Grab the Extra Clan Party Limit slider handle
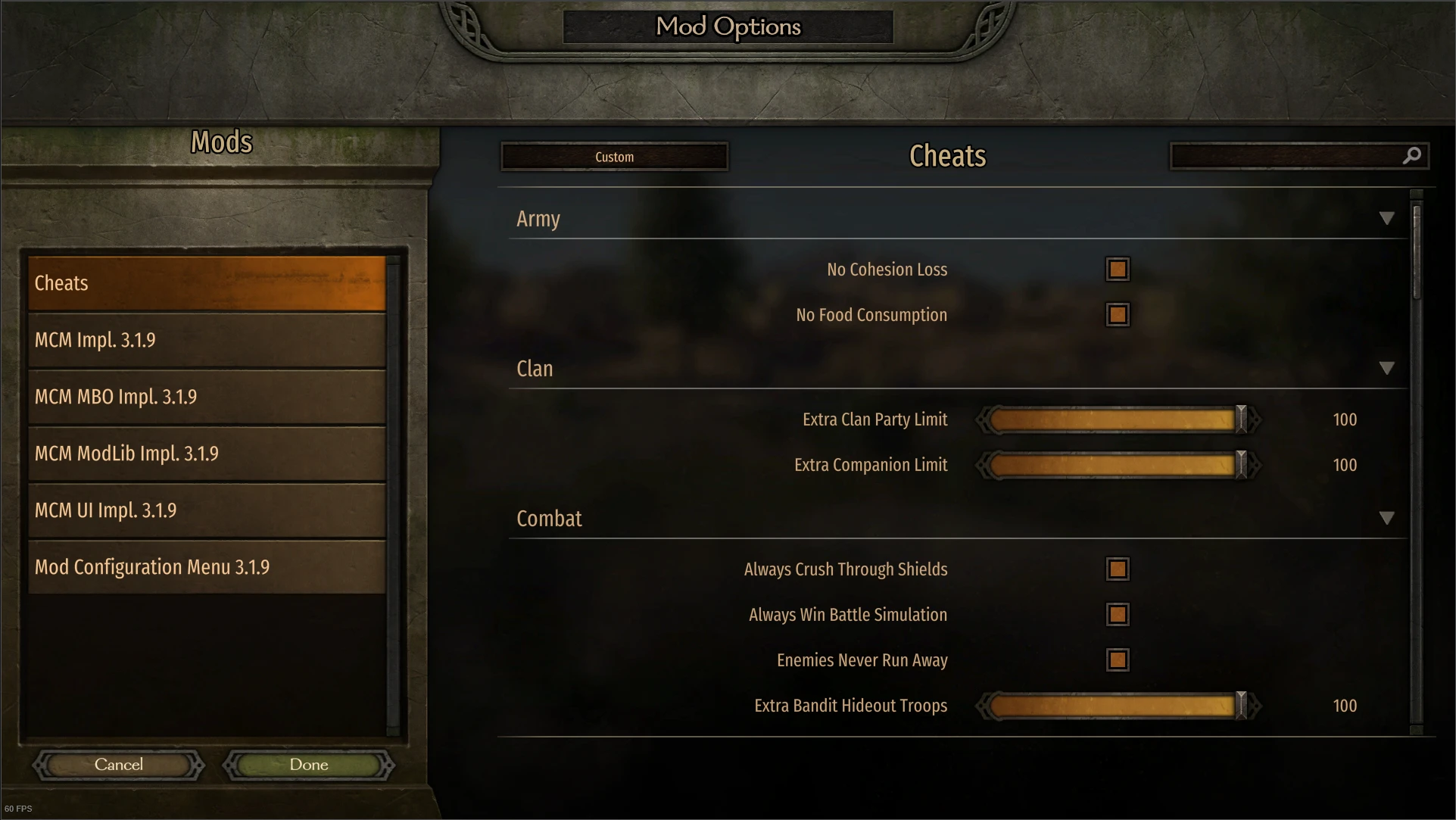Image resolution: width=1456 pixels, height=820 pixels. (x=1240, y=419)
